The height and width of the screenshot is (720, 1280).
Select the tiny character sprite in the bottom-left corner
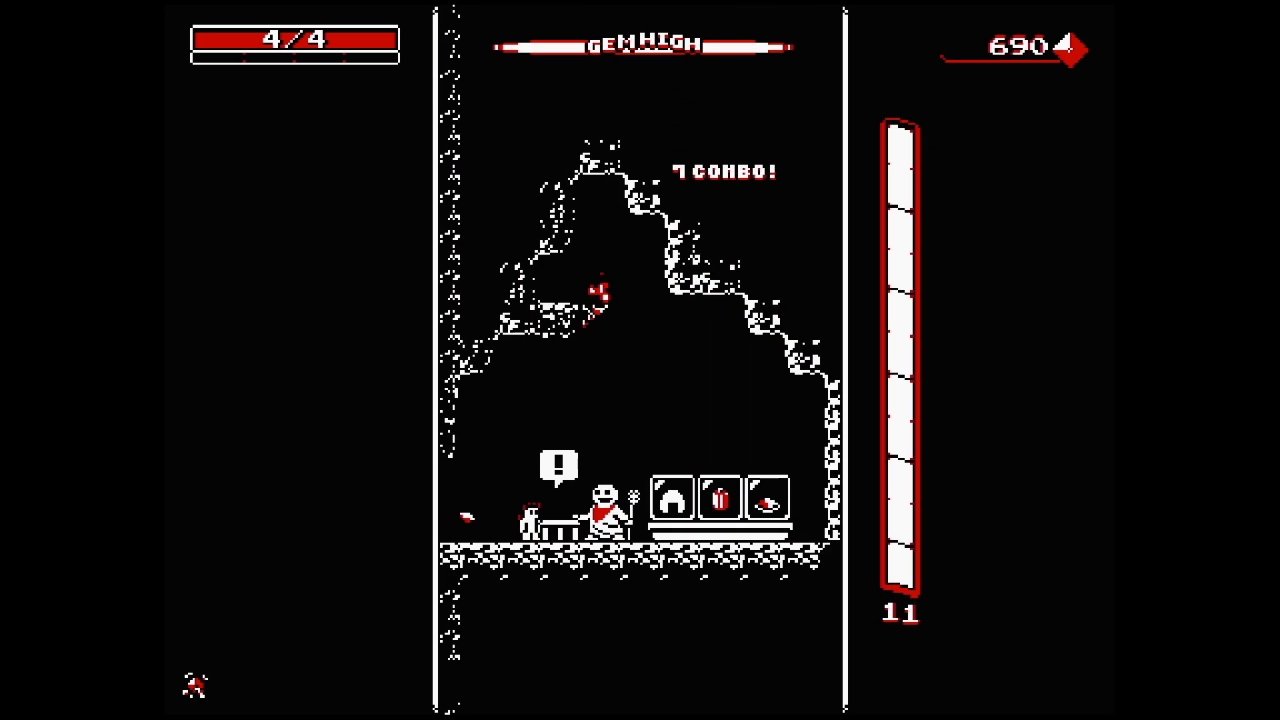[193, 684]
